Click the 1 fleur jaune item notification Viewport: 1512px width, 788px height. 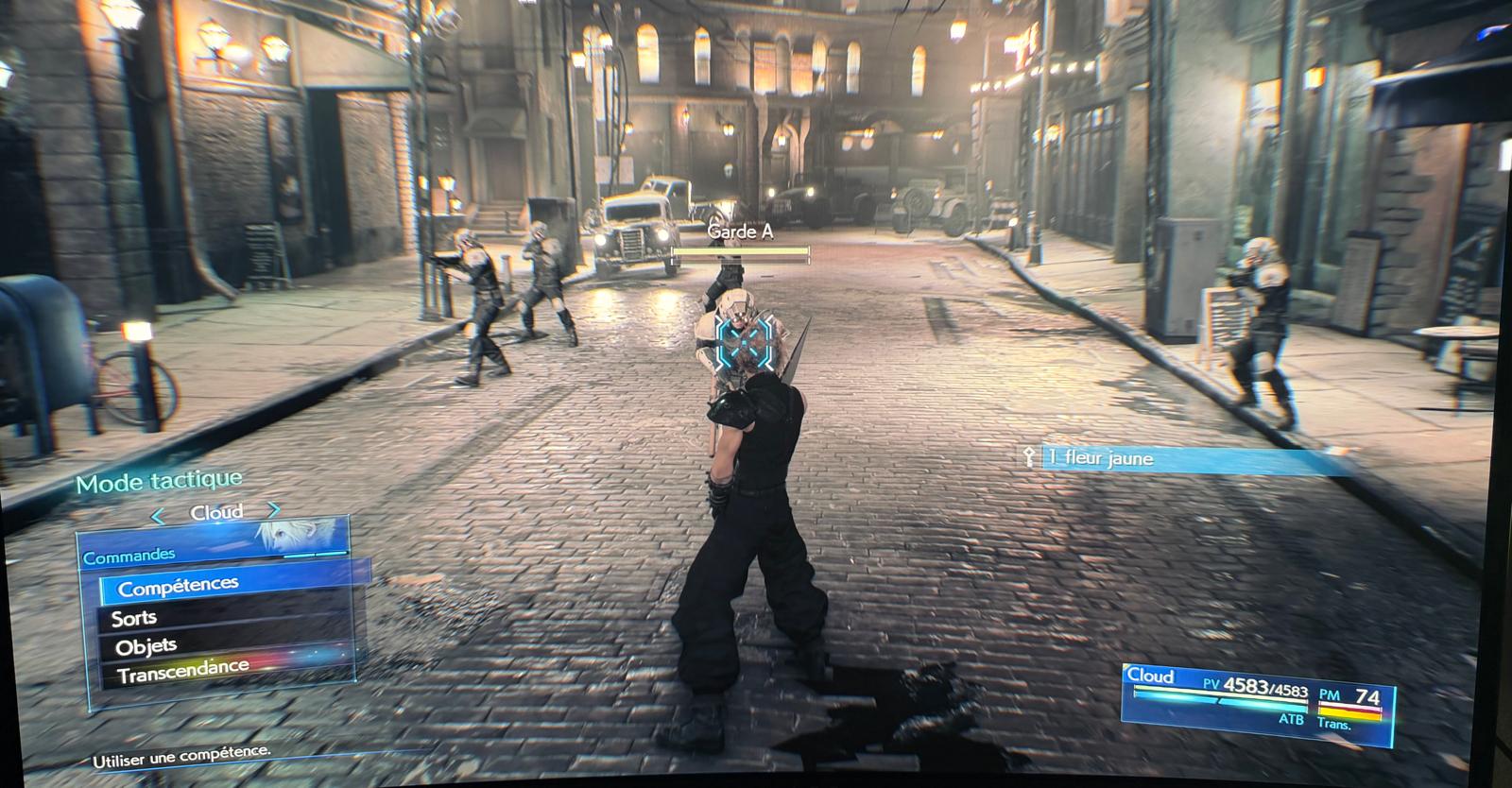(1183, 459)
